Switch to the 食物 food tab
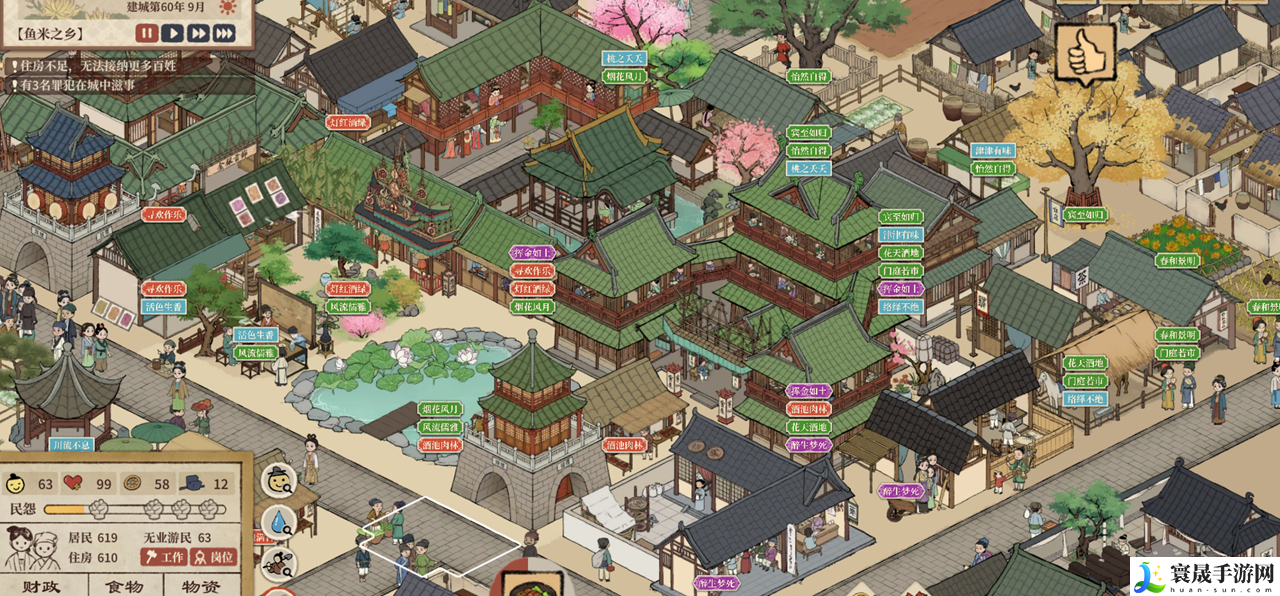This screenshot has width=1280, height=596. click(125, 587)
